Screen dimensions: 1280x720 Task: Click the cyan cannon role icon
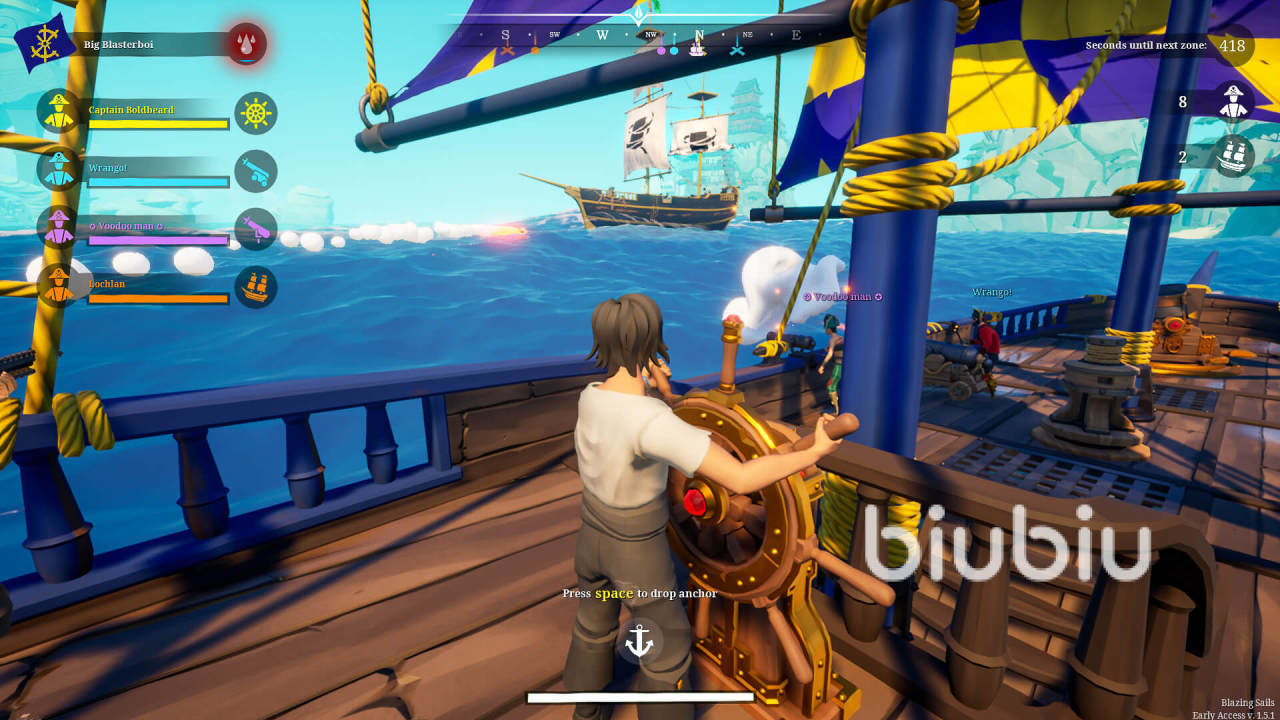[256, 171]
